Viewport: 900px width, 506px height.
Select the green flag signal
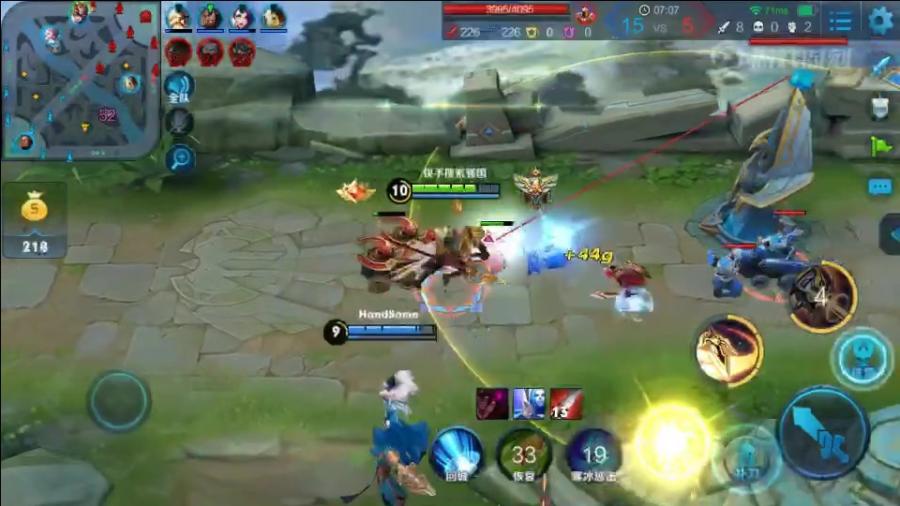pos(880,146)
